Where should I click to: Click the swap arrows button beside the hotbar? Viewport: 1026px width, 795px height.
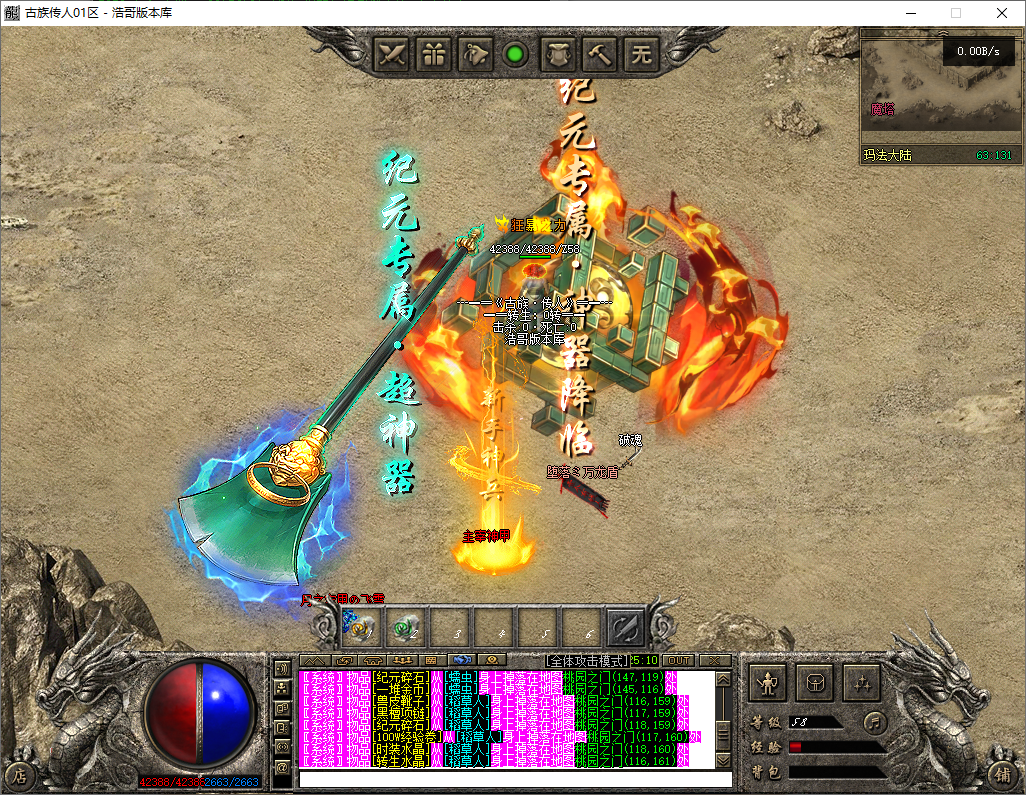pos(626,627)
